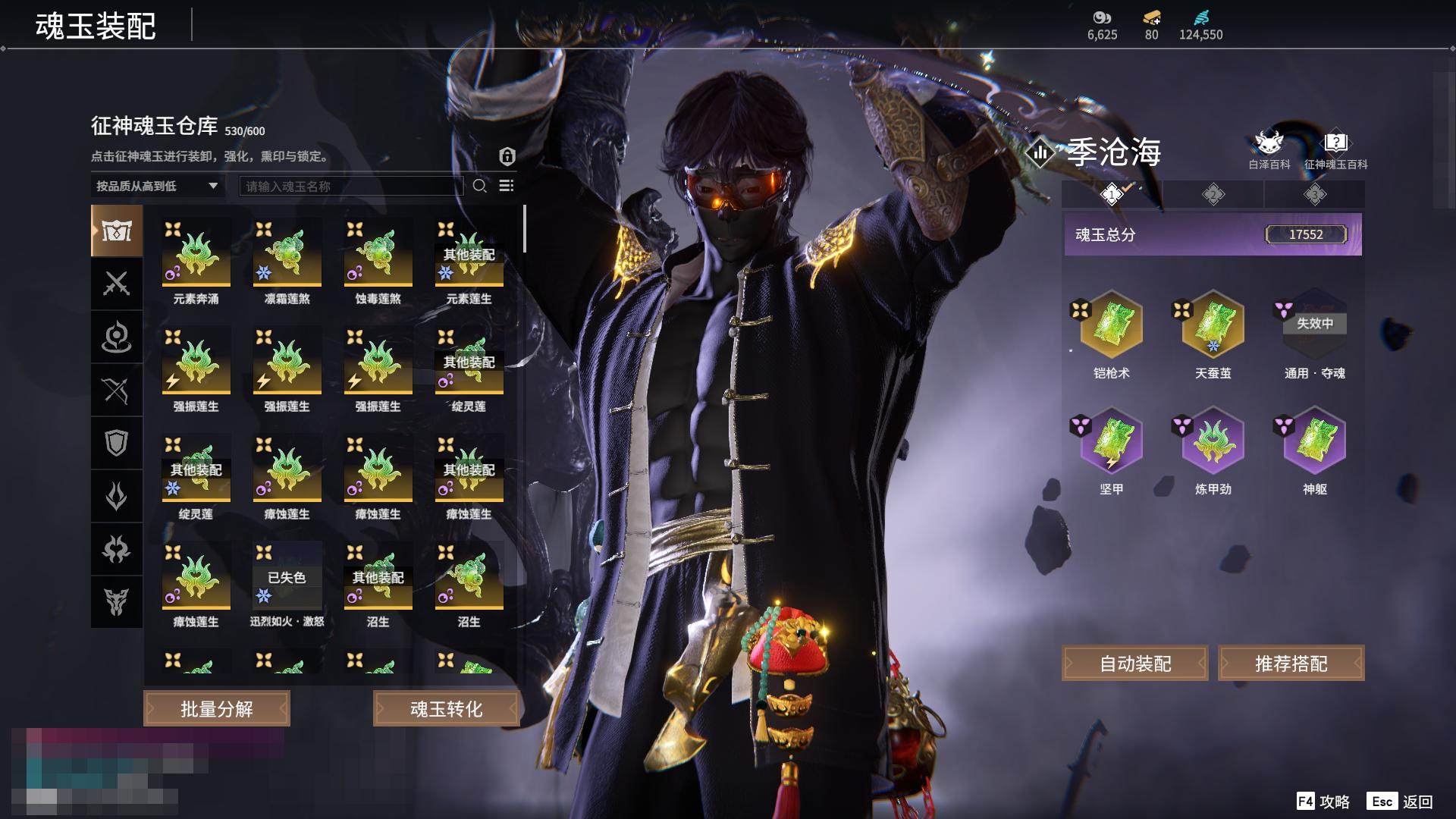Show the crossed swords category
The width and height of the screenshot is (1456, 819).
tap(117, 284)
